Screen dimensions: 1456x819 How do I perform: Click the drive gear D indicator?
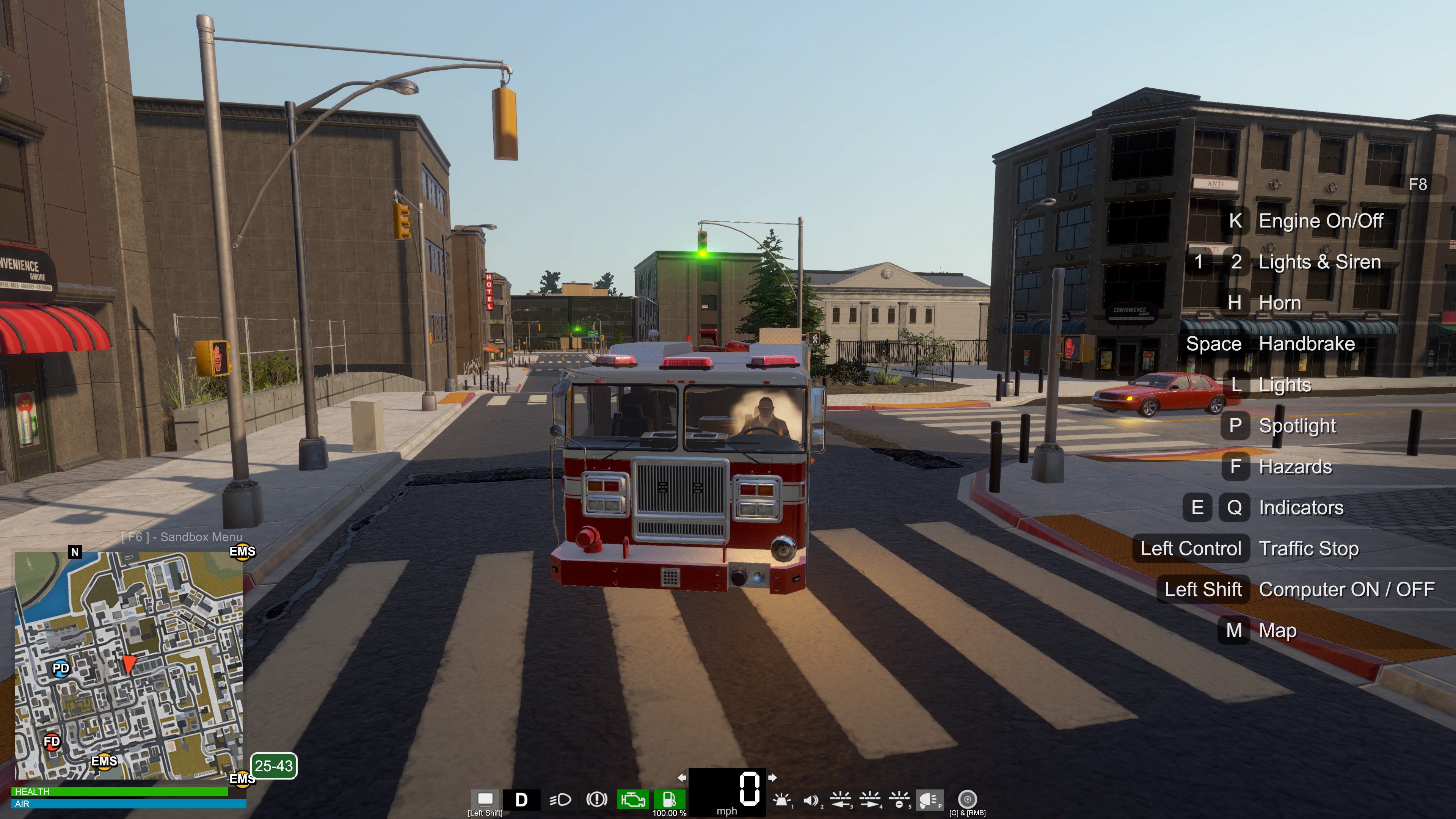click(x=521, y=800)
